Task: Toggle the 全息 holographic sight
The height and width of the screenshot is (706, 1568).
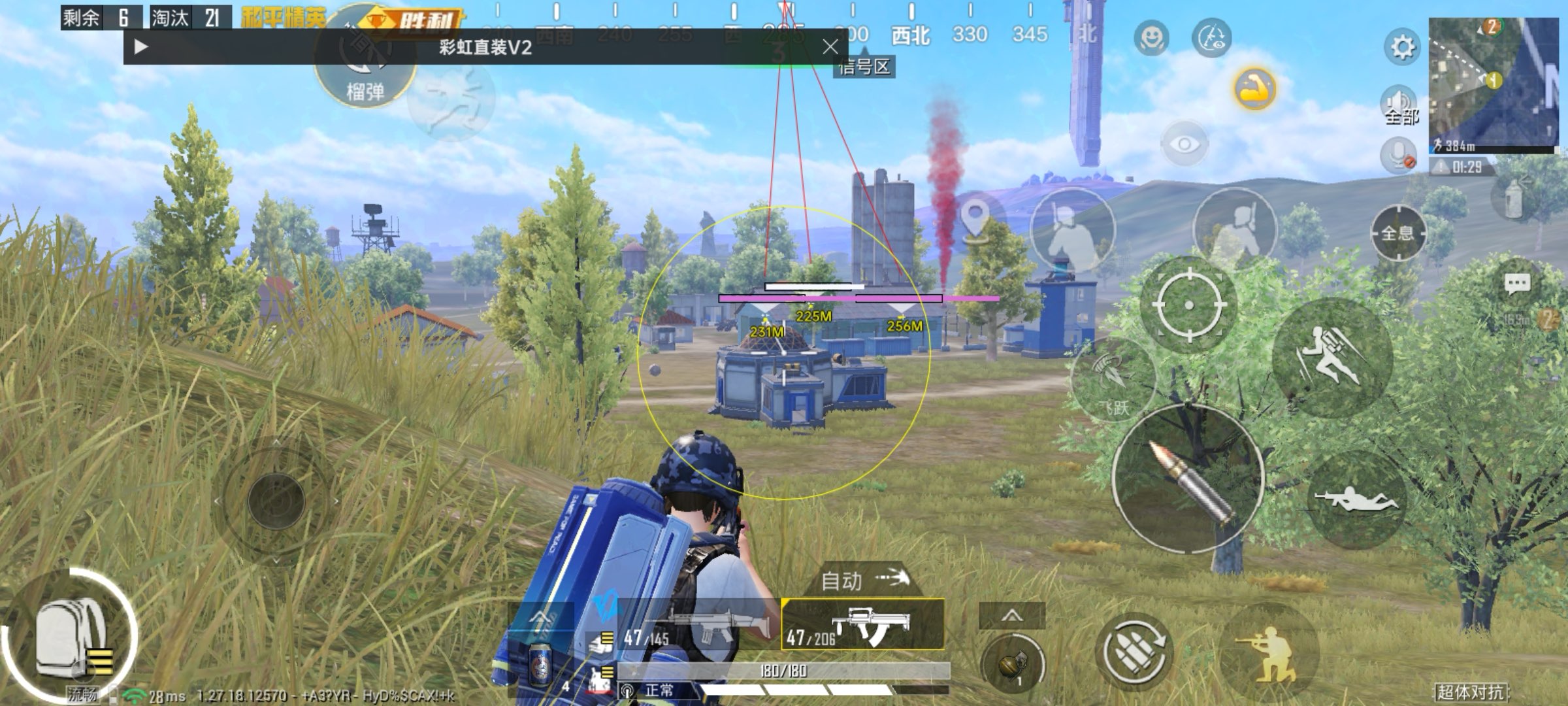Action: (x=1397, y=233)
